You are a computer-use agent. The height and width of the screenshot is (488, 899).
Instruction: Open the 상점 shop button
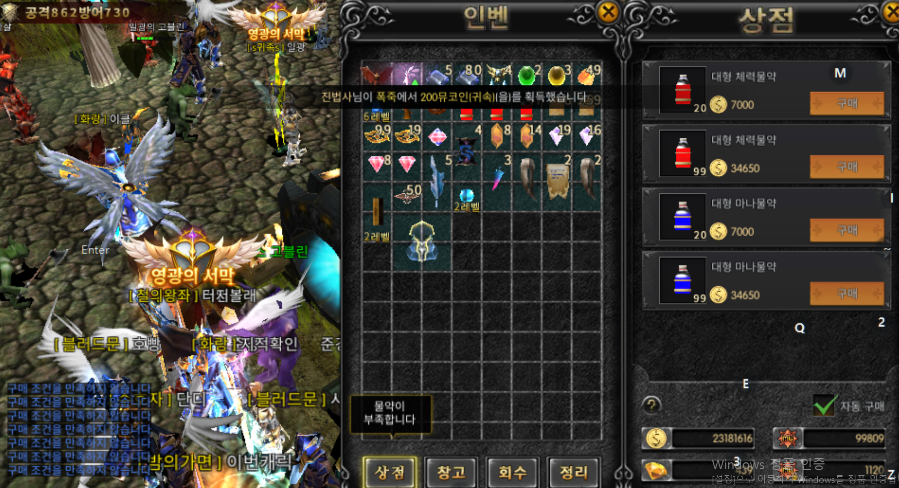pyautogui.click(x=389, y=471)
